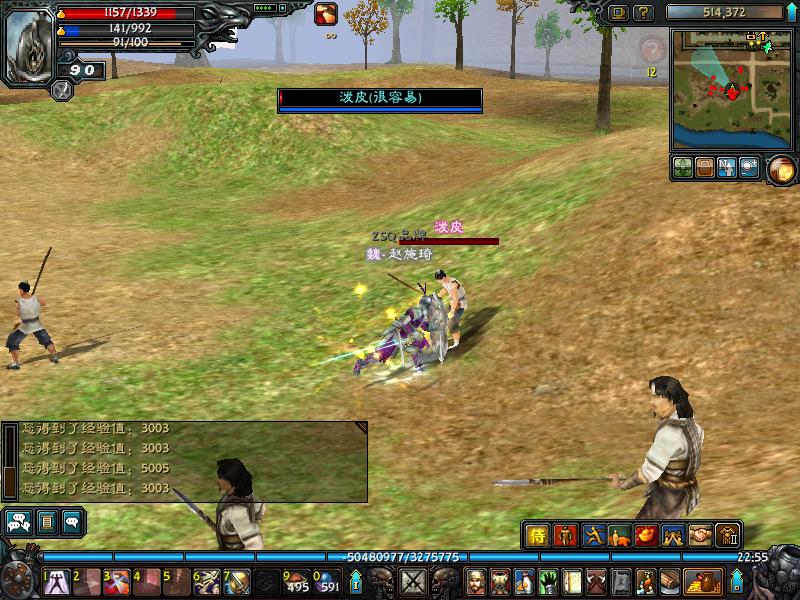800x600 pixels.
Task: Click the crossed swords button on bottom bar
Action: [413, 580]
